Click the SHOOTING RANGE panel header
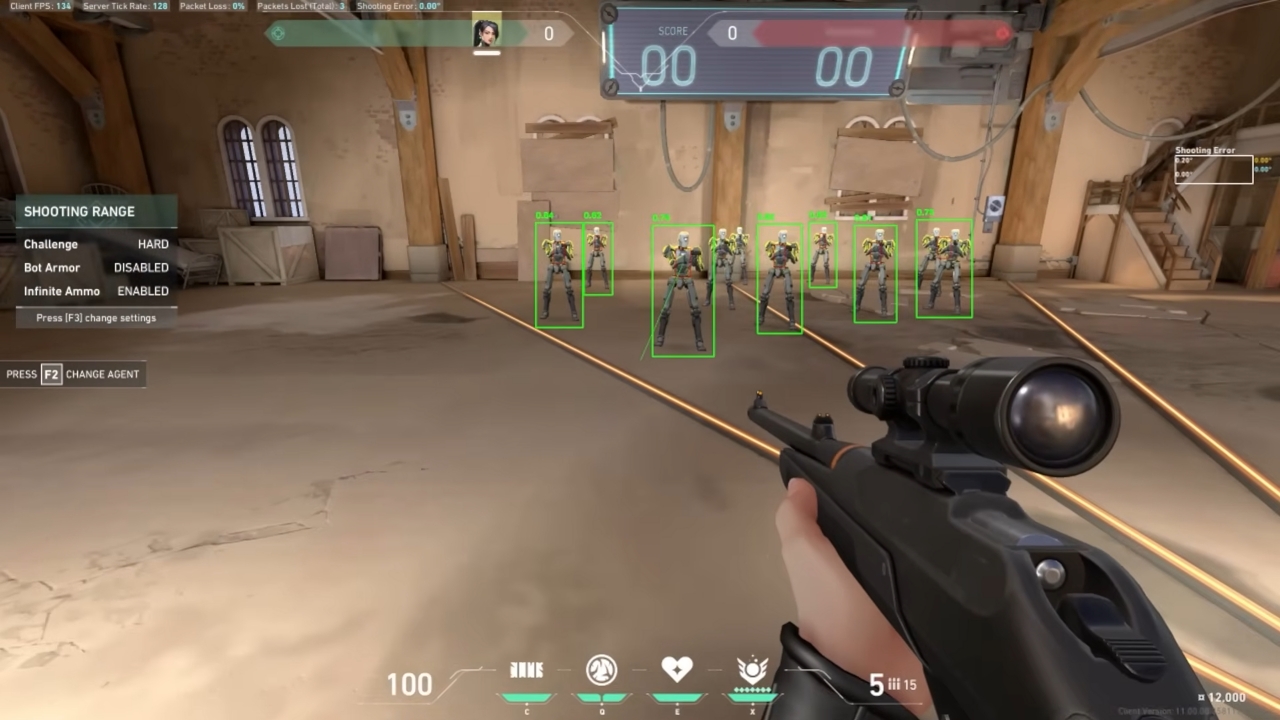1280x720 pixels. point(79,211)
